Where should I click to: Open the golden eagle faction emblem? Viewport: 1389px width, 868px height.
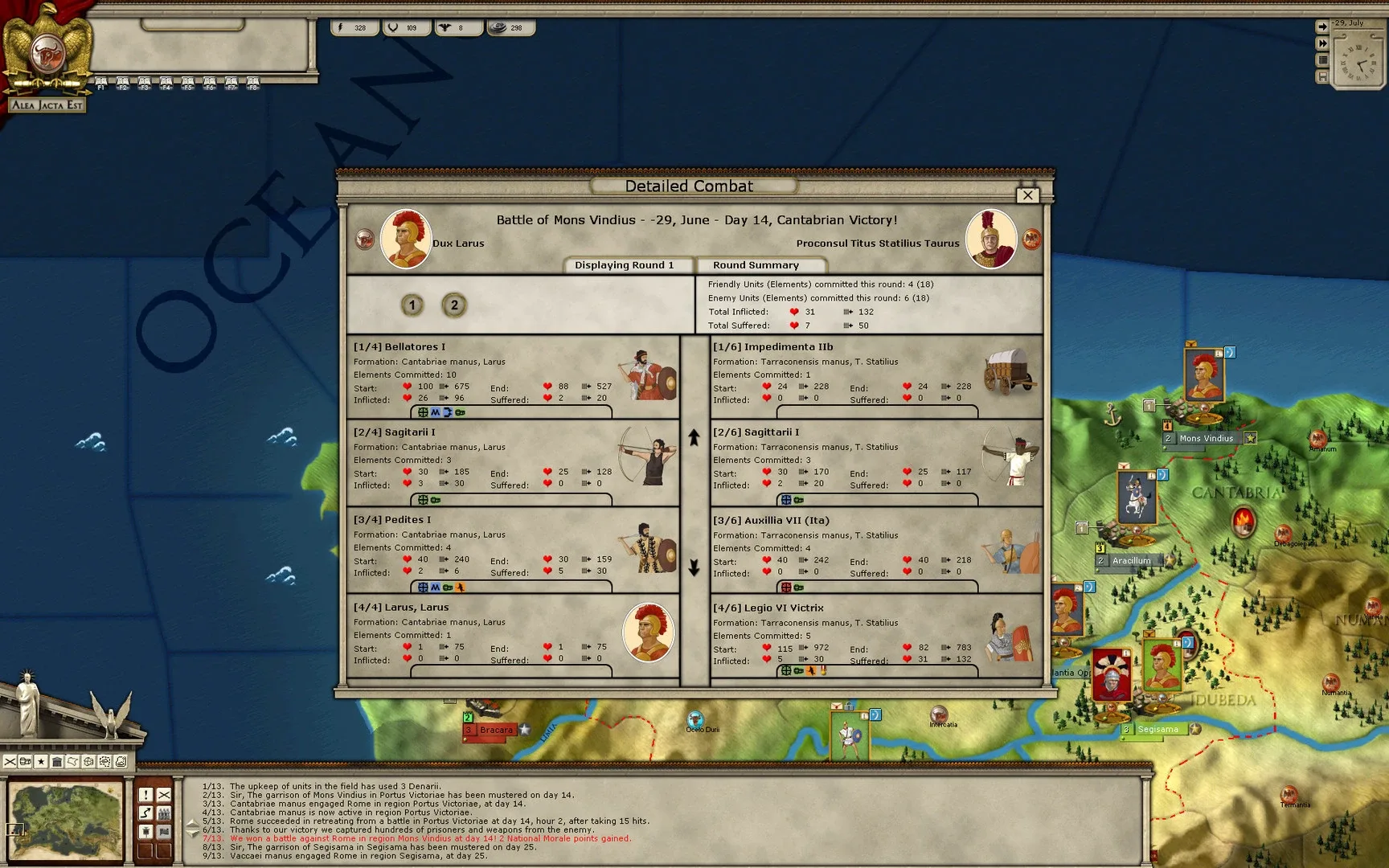47,48
